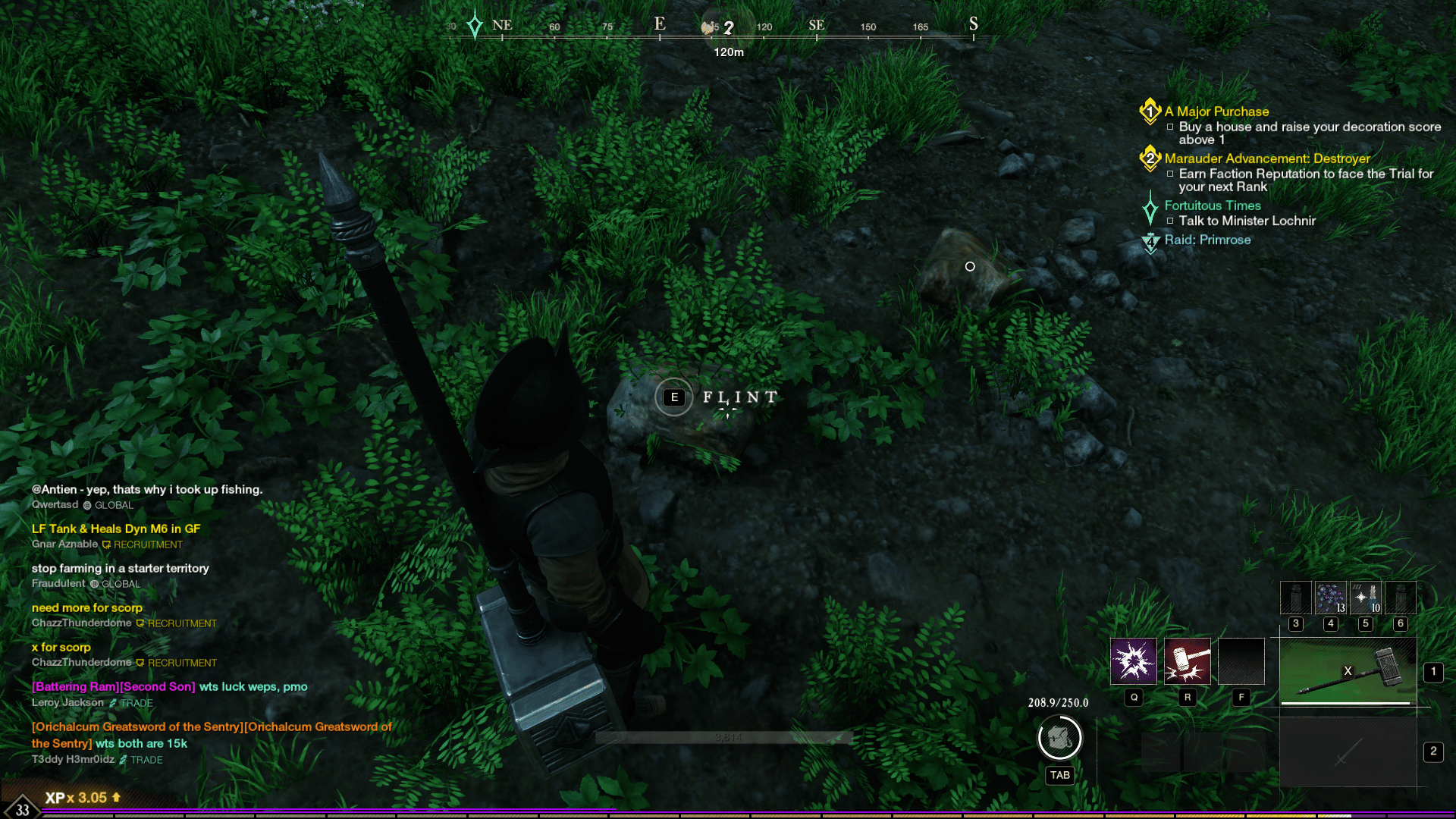The image size is (1456, 819).
Task: Inspect the Orichalcum Greatsword of the Sentry link
Action: [136, 726]
